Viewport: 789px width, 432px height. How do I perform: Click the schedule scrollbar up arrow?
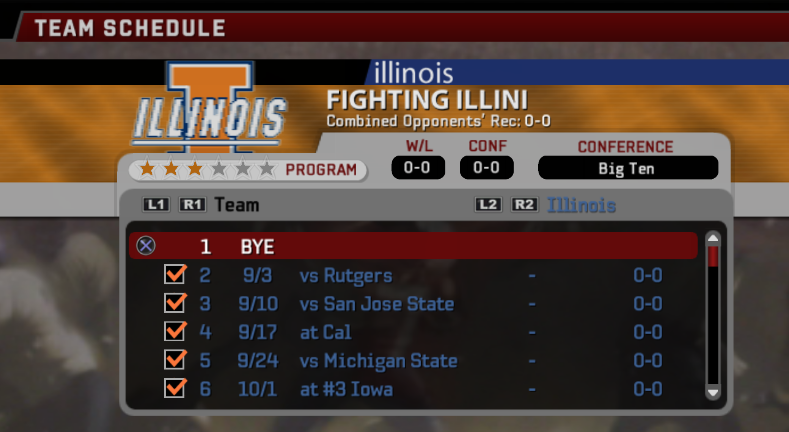tap(713, 239)
